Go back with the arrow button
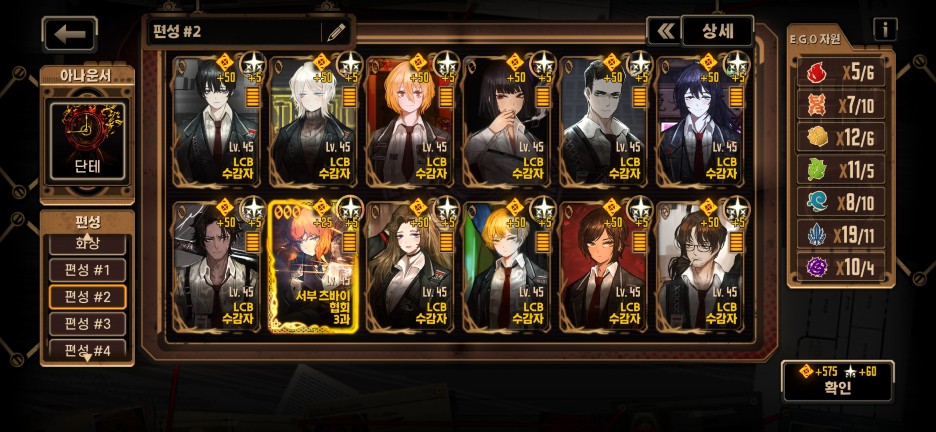Screen dimensions: 936x432 69,34
